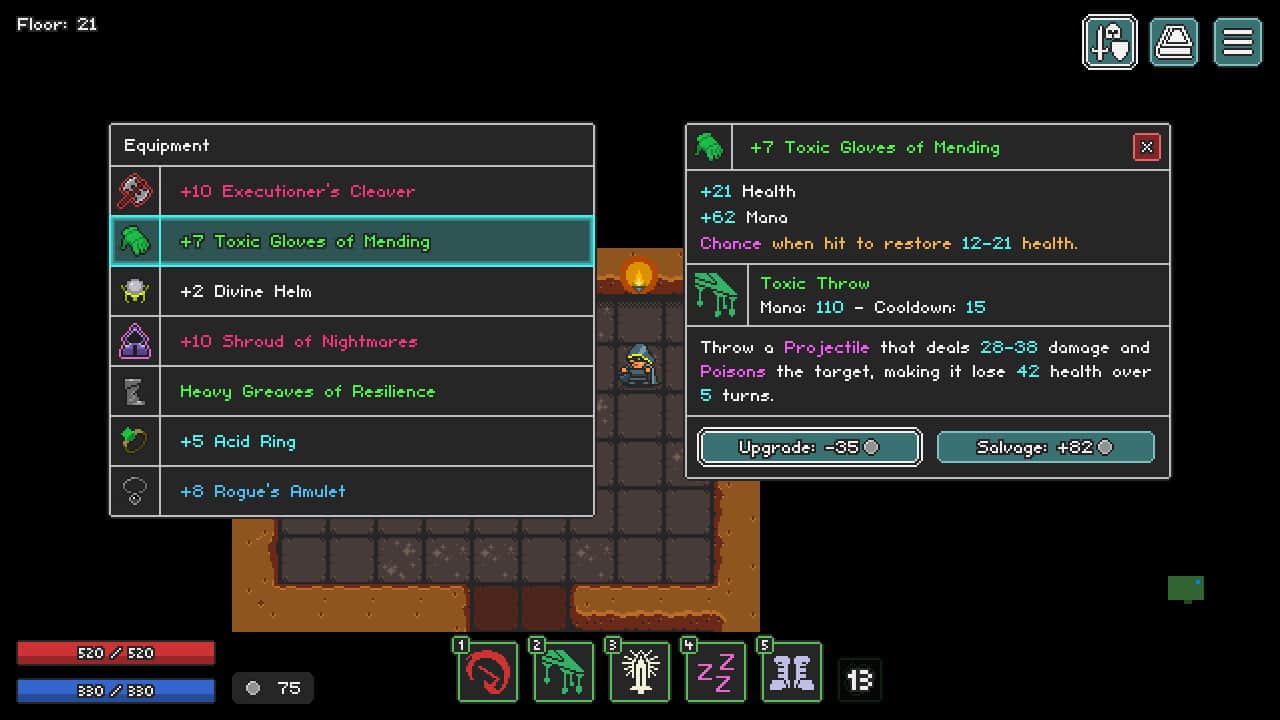
Task: Select the +10 Executioner's Cleaver row
Action: tap(352, 191)
